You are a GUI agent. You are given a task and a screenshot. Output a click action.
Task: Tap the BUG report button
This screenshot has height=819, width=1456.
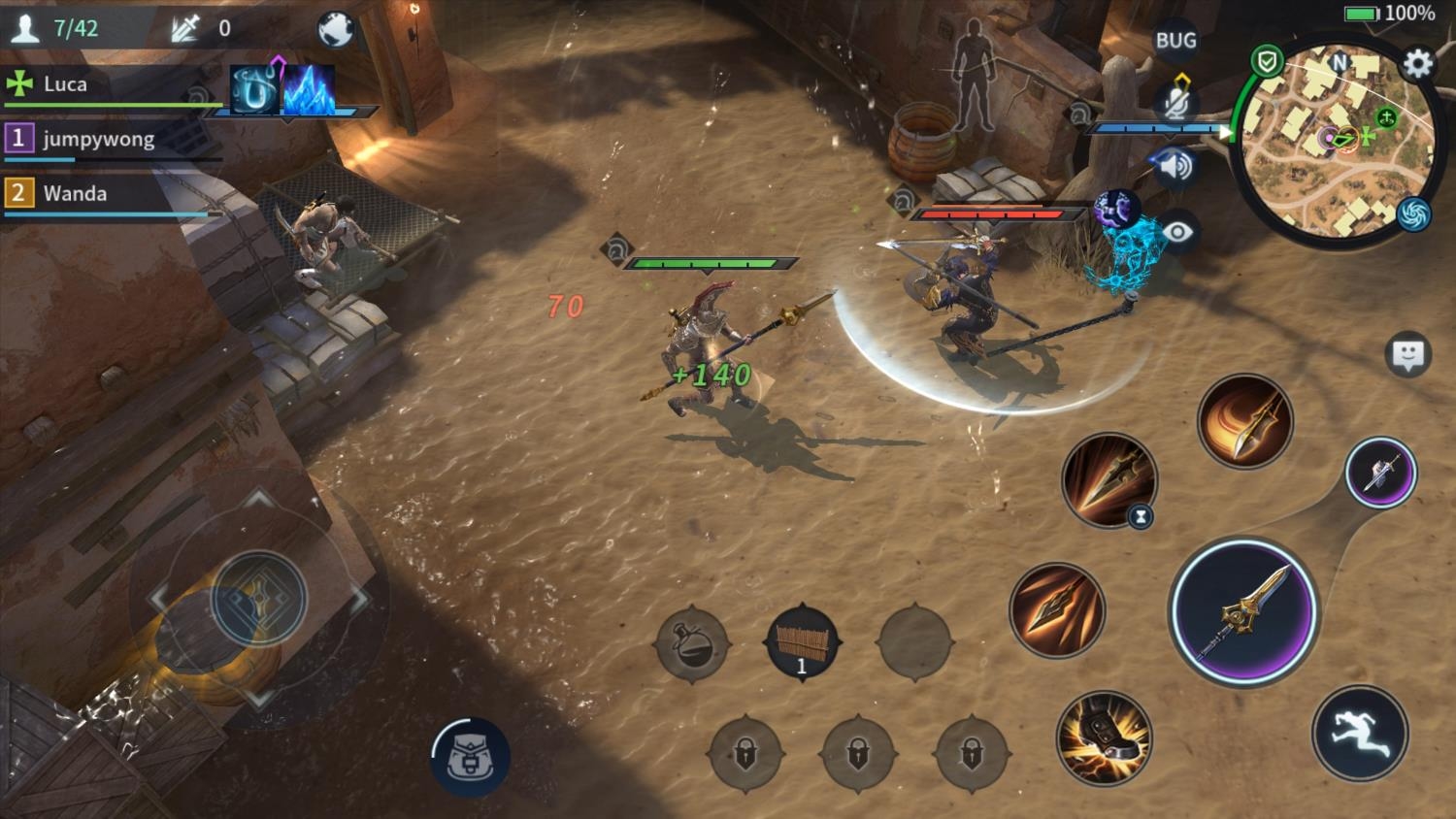[1175, 41]
